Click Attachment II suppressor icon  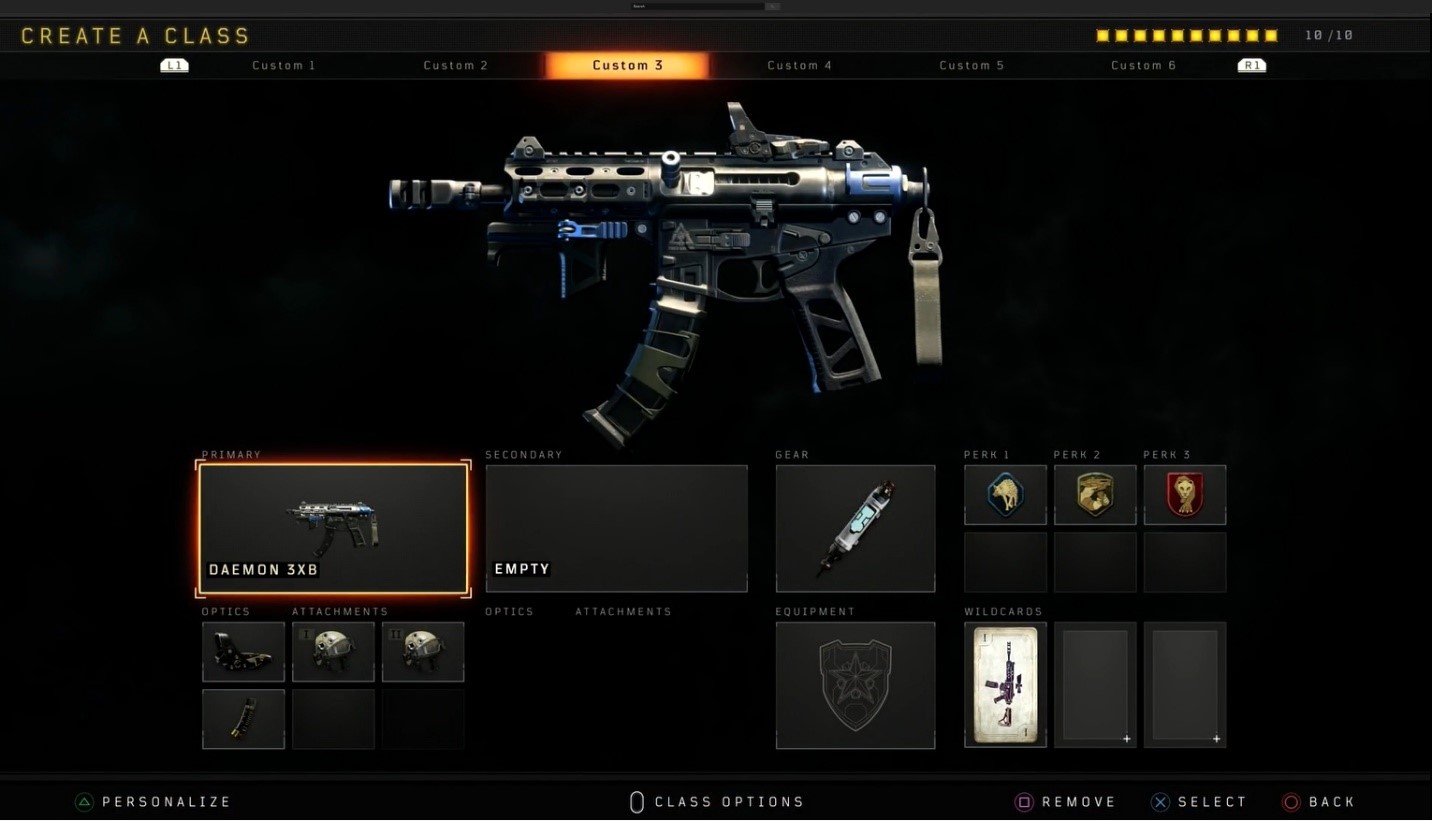pos(423,651)
